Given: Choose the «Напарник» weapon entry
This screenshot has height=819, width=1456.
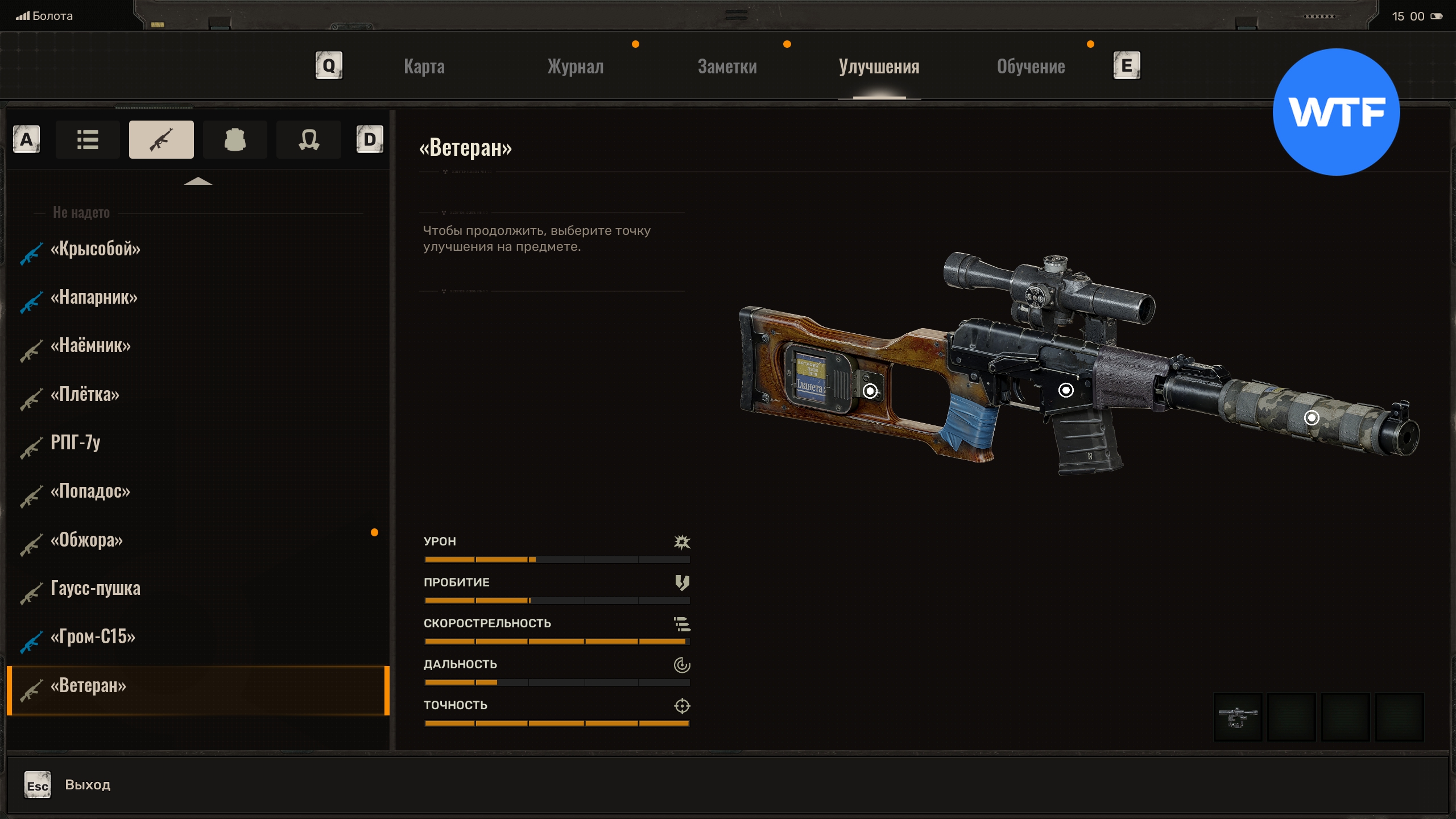Looking at the screenshot, I should [94, 297].
